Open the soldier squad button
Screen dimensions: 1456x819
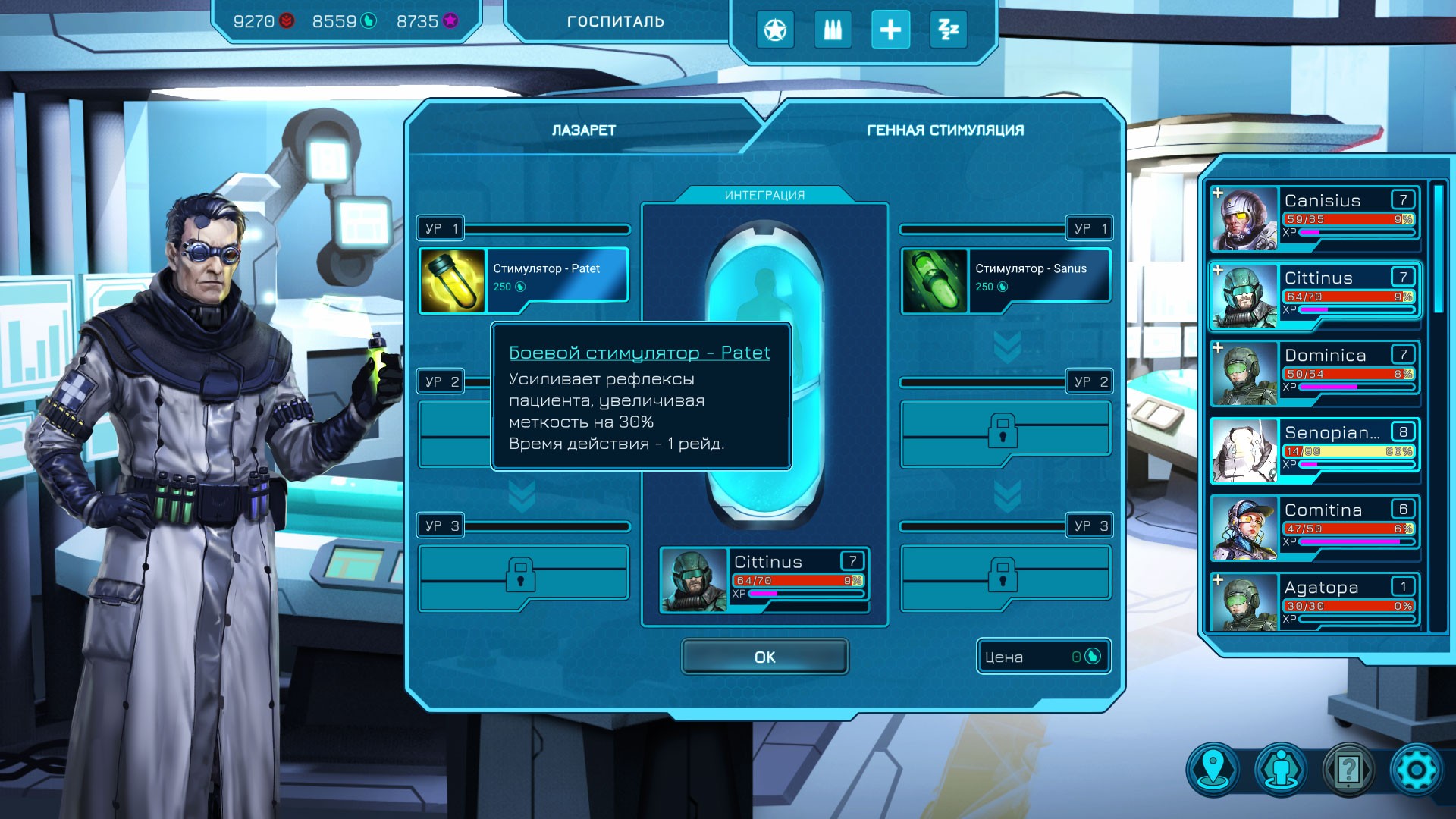(x=1282, y=769)
